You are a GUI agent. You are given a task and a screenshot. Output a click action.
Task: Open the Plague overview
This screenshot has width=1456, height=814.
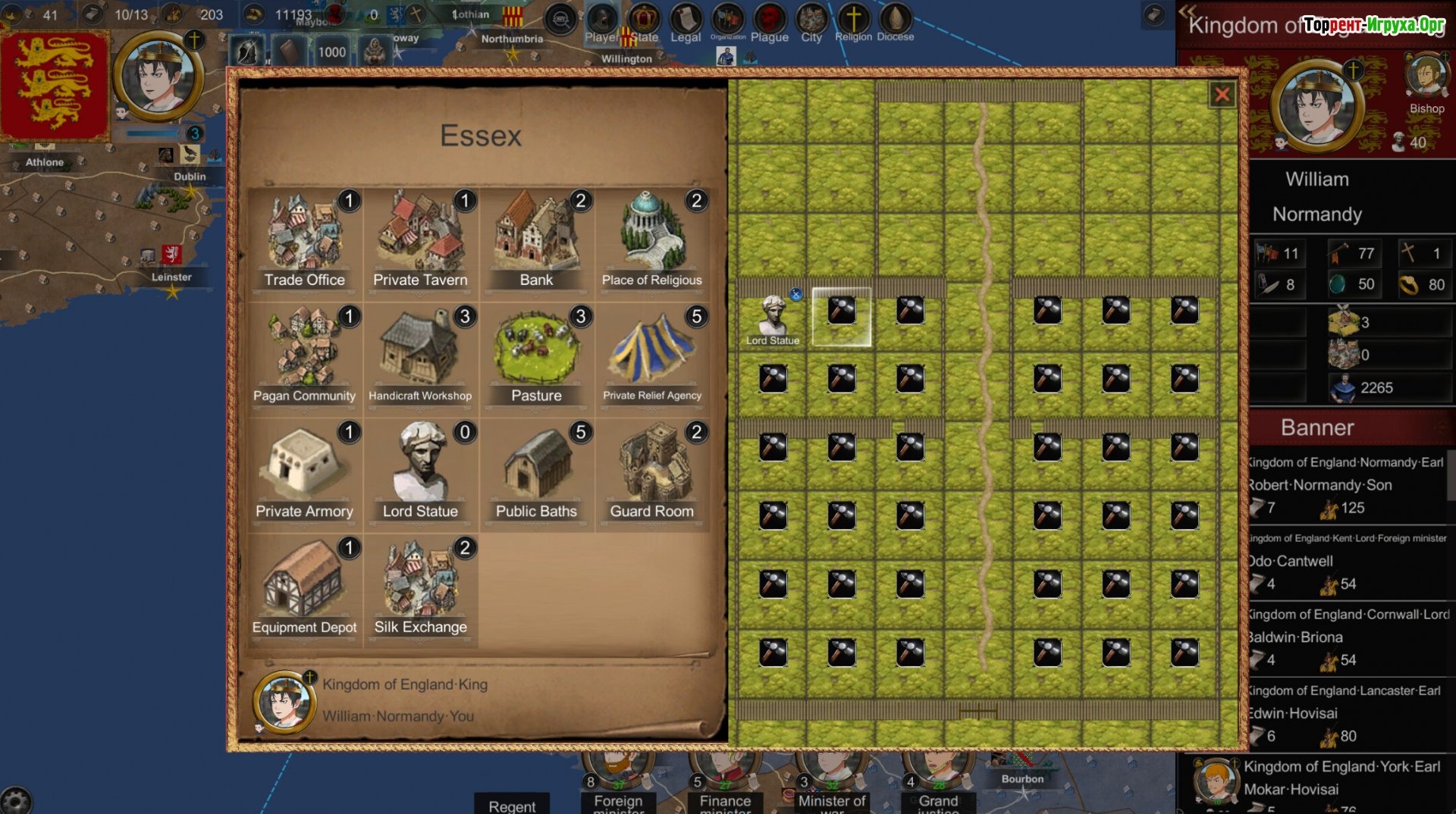pyautogui.click(x=770, y=23)
